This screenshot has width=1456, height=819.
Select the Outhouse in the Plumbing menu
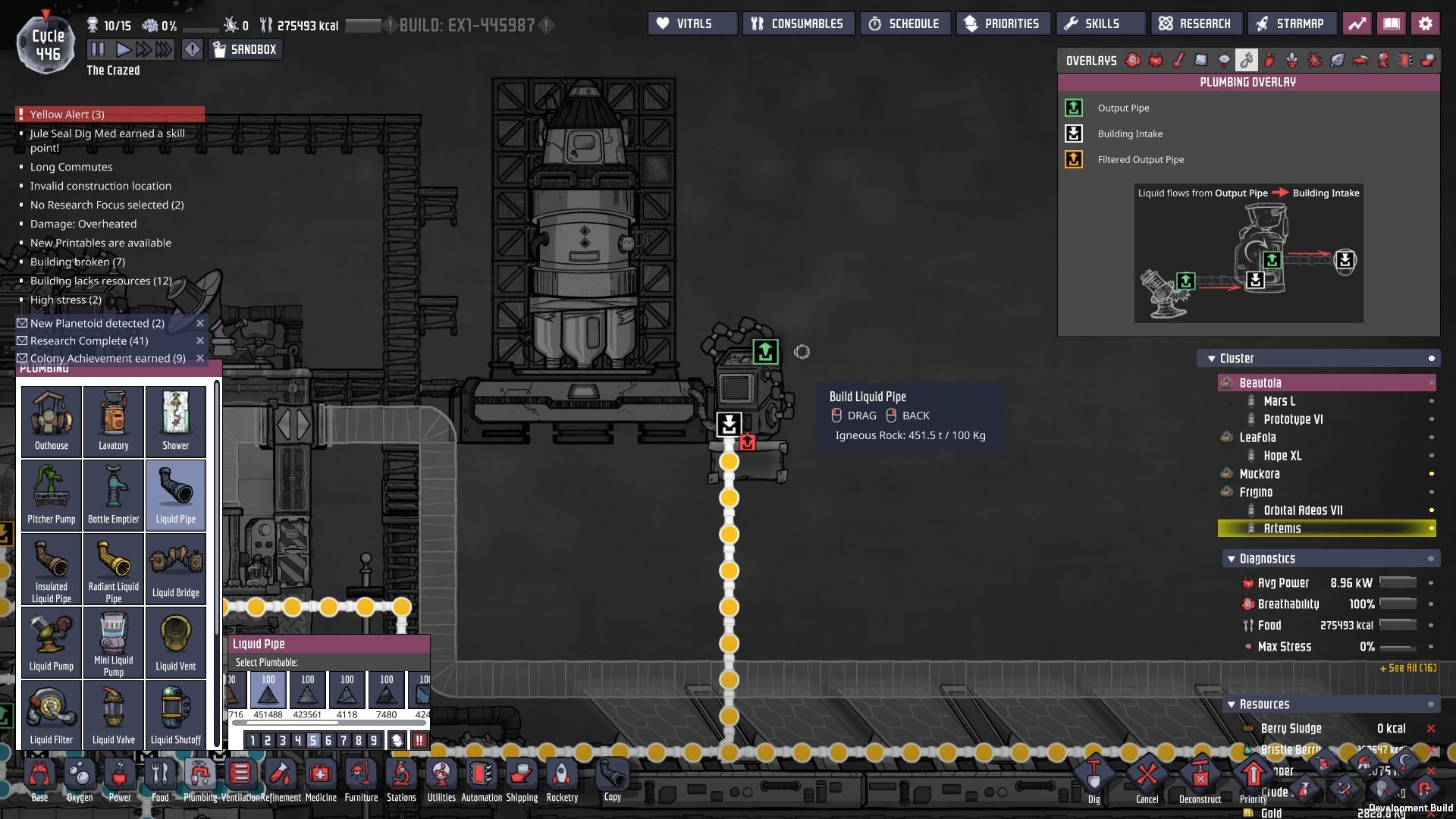[x=51, y=421]
